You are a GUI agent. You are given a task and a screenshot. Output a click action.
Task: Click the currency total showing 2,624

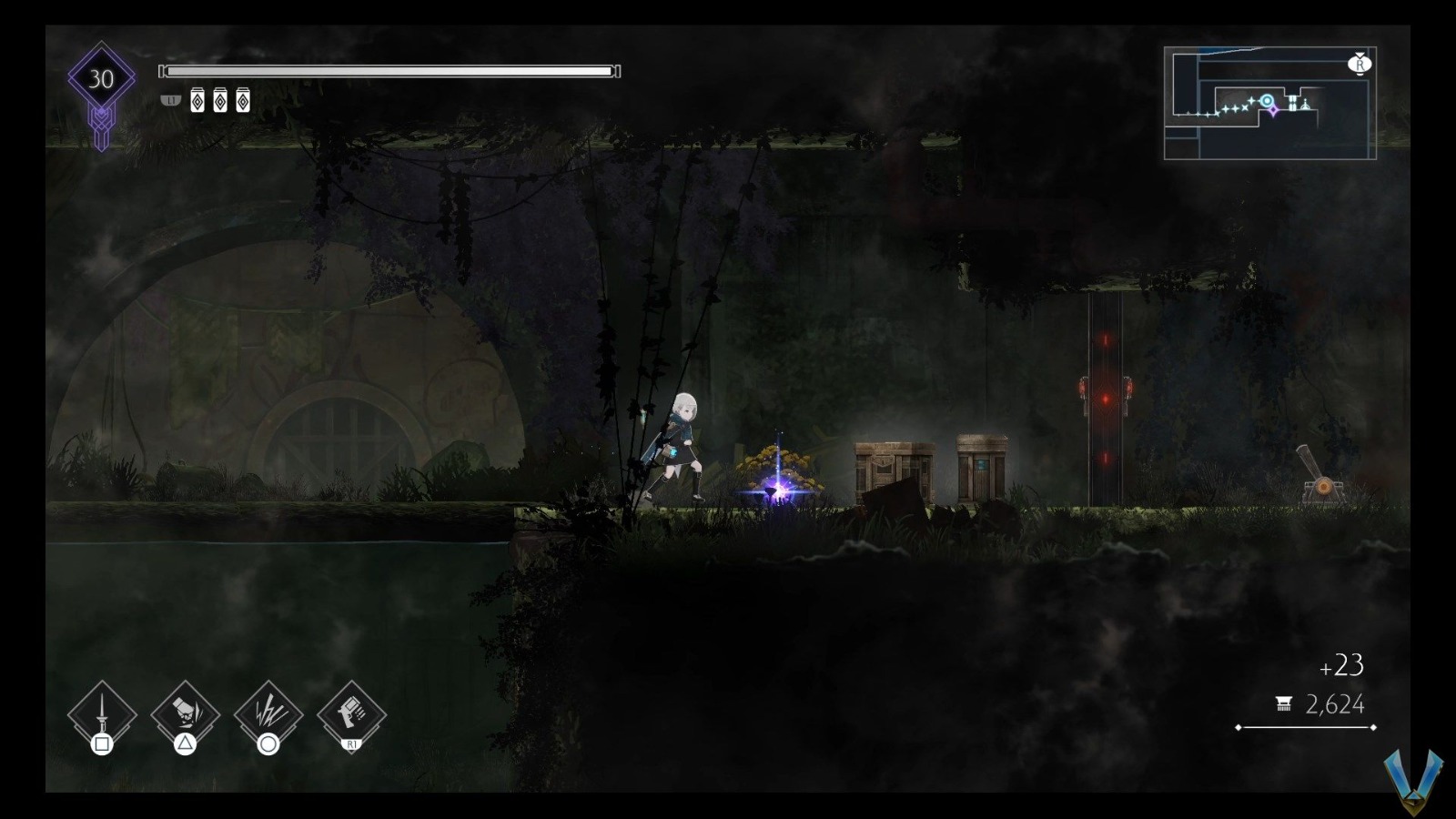pyautogui.click(x=1334, y=703)
